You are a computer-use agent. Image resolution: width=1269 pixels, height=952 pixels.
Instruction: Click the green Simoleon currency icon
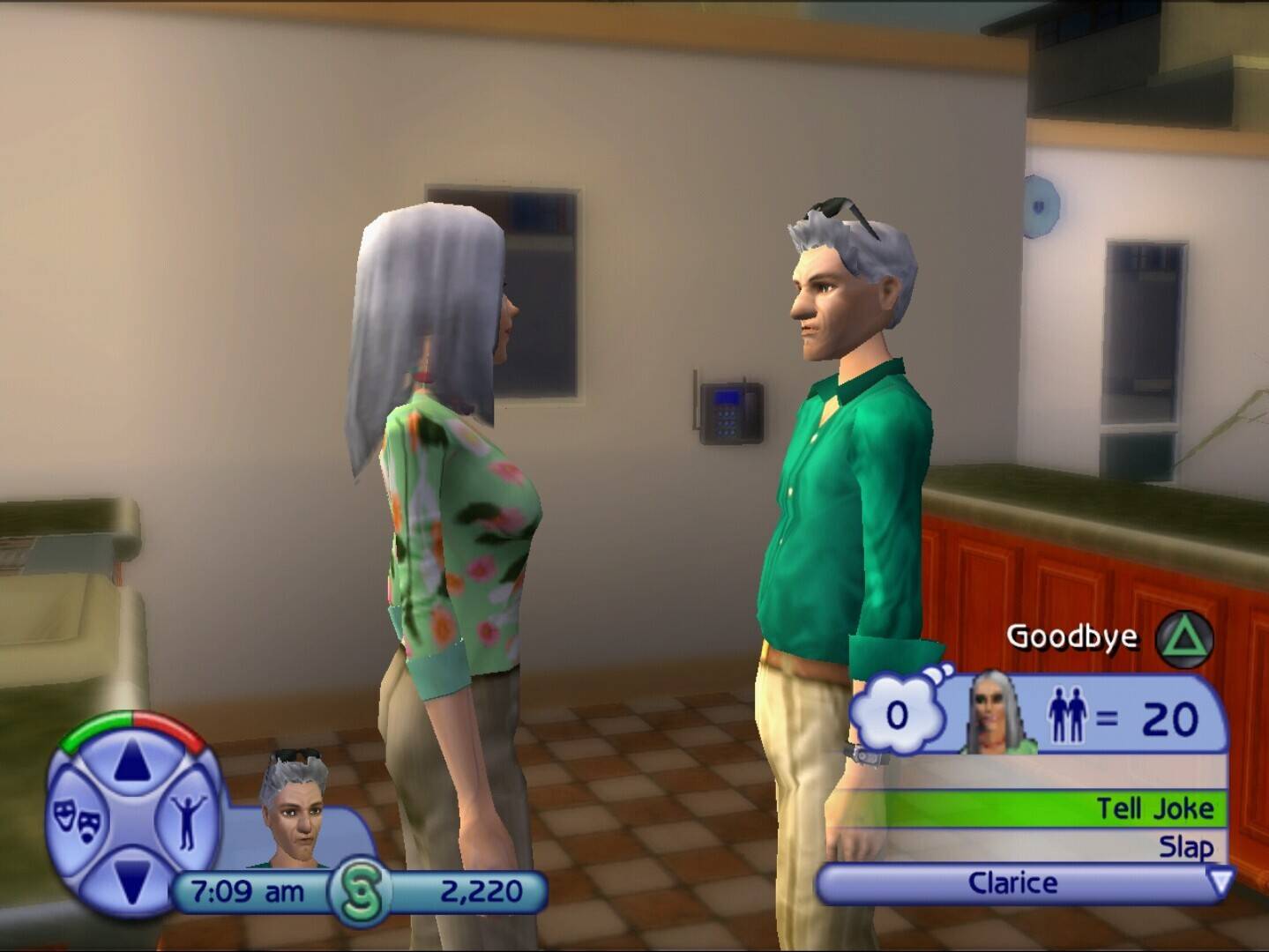point(361,893)
